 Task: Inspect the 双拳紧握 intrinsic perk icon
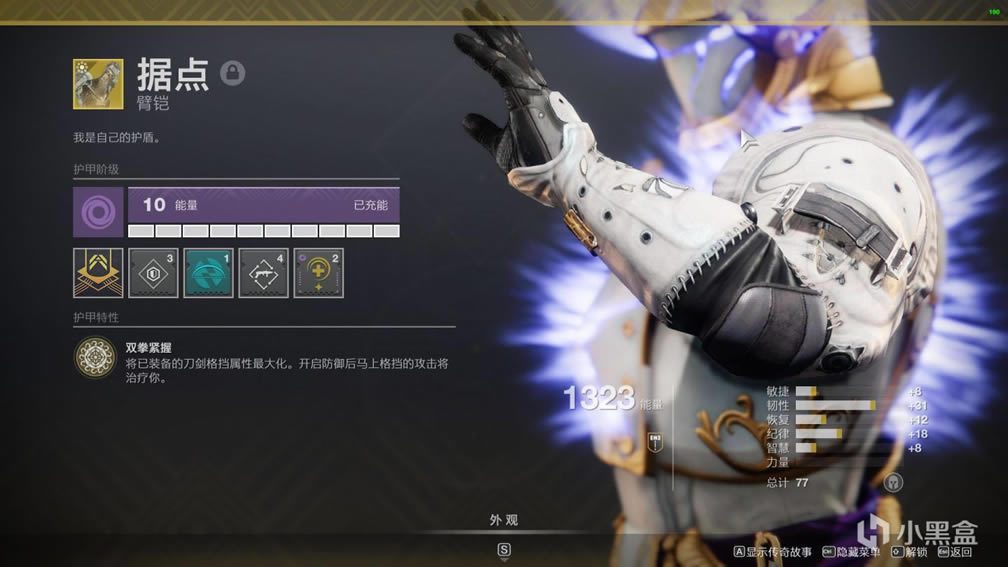(97, 357)
